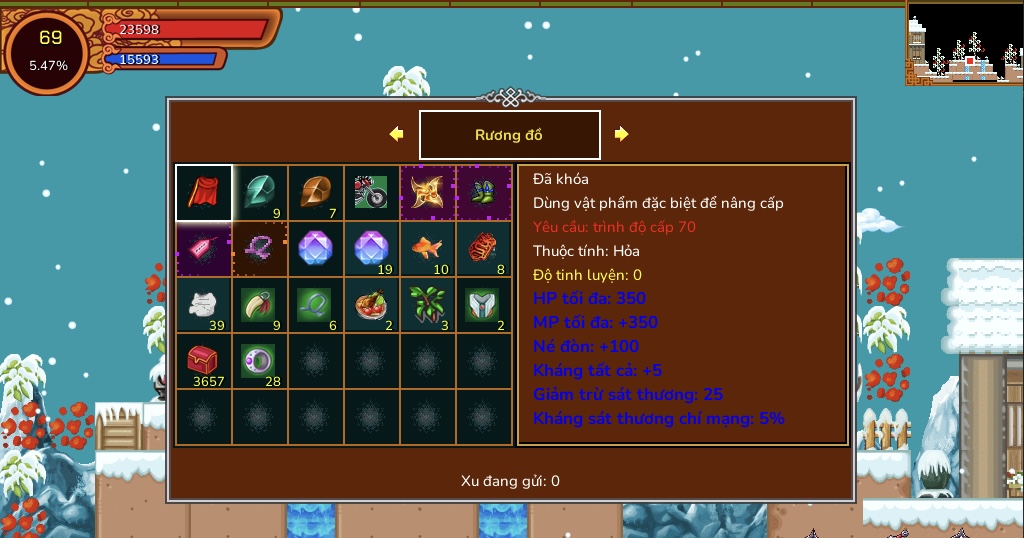Choose the green herb plant stack
The image size is (1024, 538).
click(x=428, y=304)
